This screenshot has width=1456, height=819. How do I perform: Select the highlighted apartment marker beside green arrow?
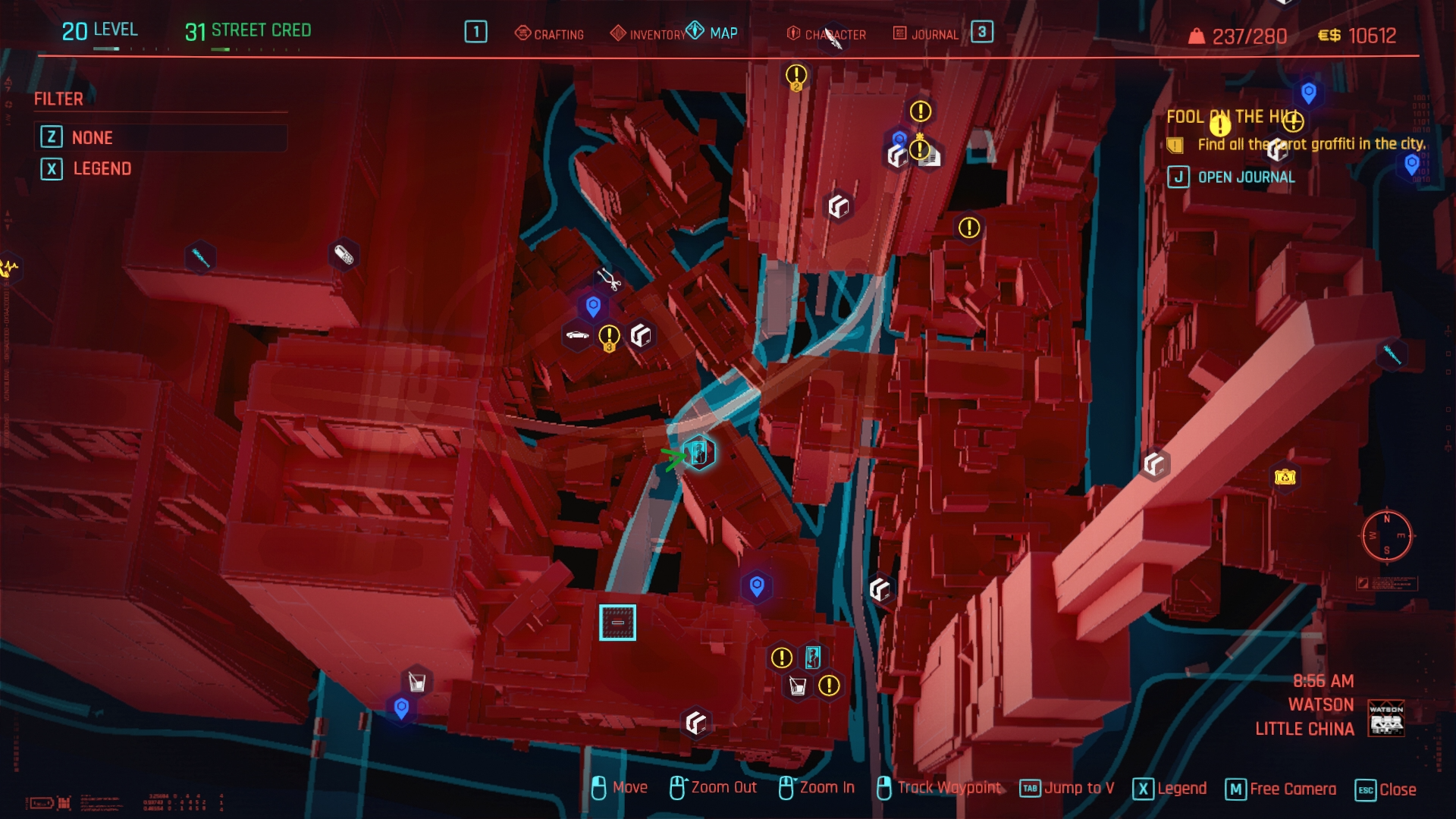(698, 453)
